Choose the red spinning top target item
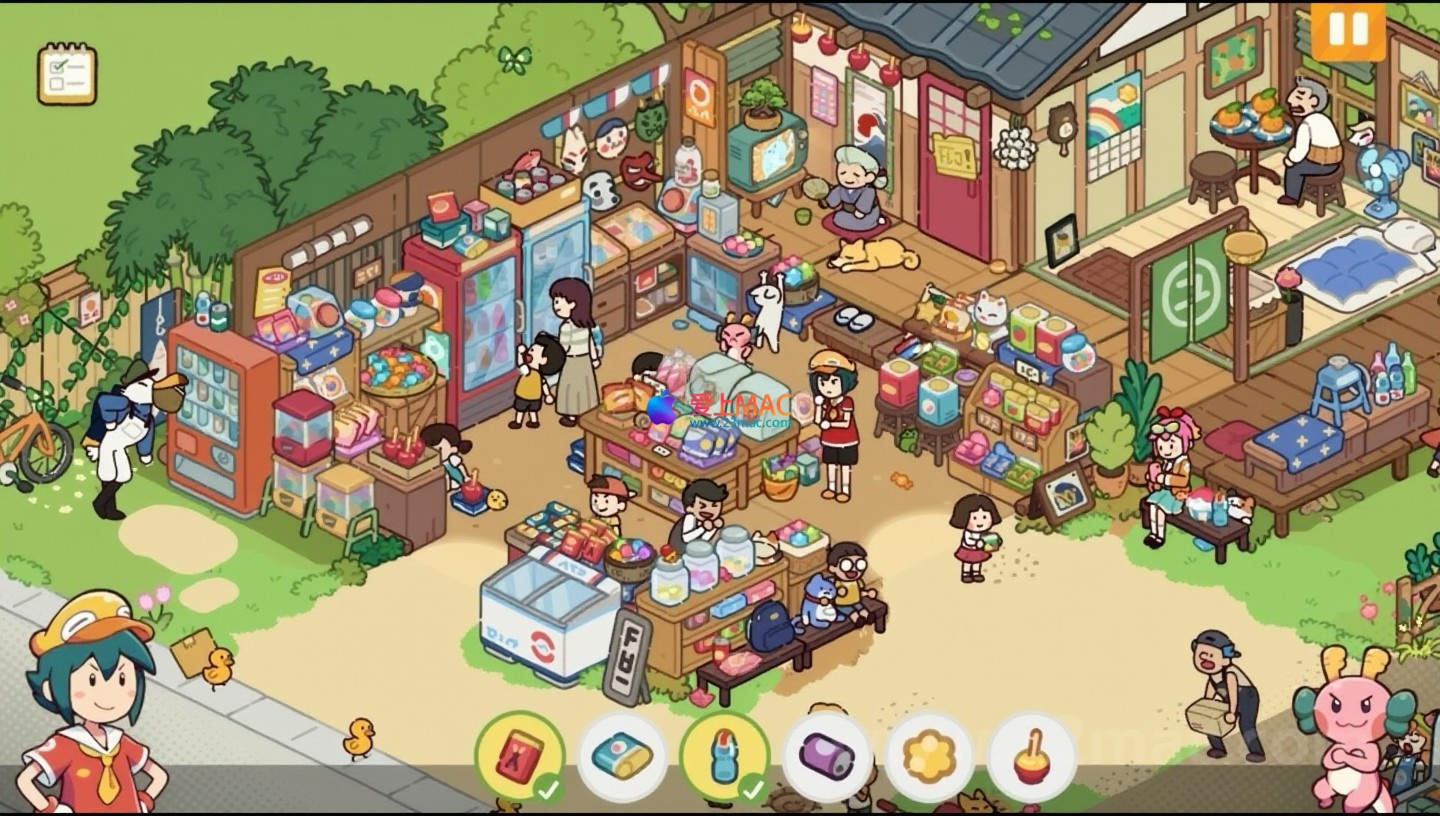Image resolution: width=1440 pixels, height=816 pixels. click(x=1032, y=756)
